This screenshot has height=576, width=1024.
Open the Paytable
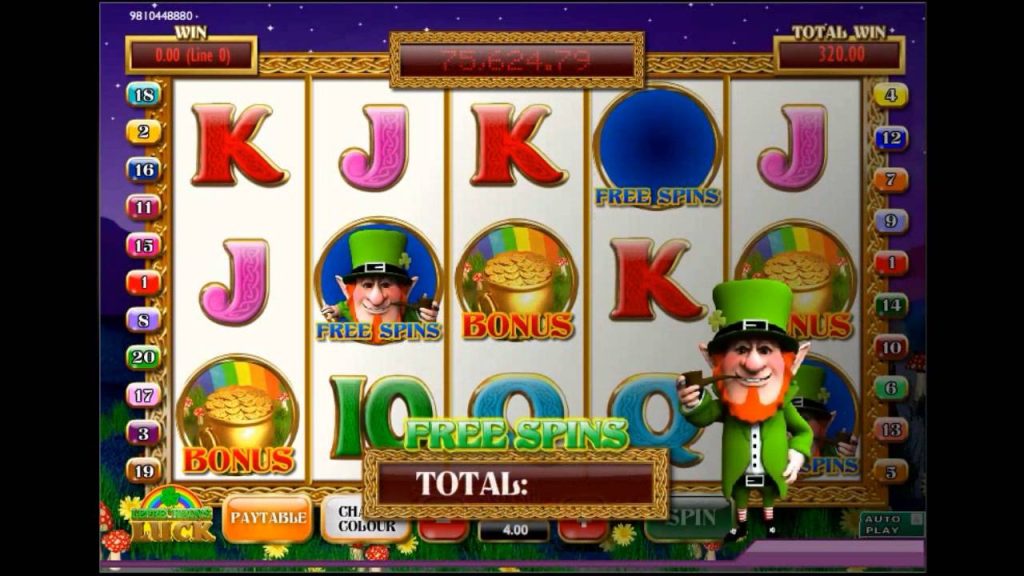[267, 517]
